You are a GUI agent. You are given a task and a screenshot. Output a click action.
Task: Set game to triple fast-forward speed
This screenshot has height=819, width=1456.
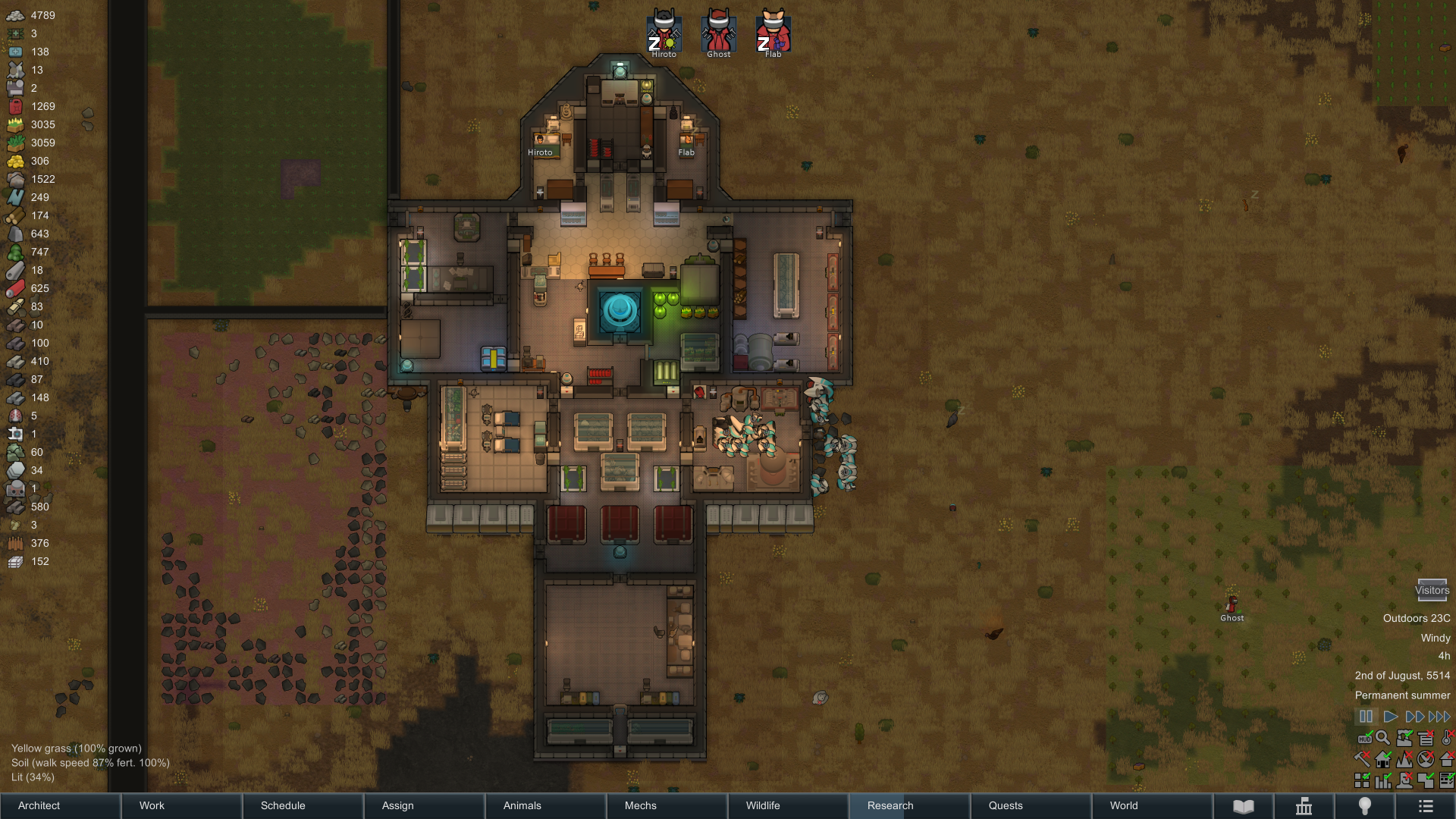click(x=1439, y=717)
